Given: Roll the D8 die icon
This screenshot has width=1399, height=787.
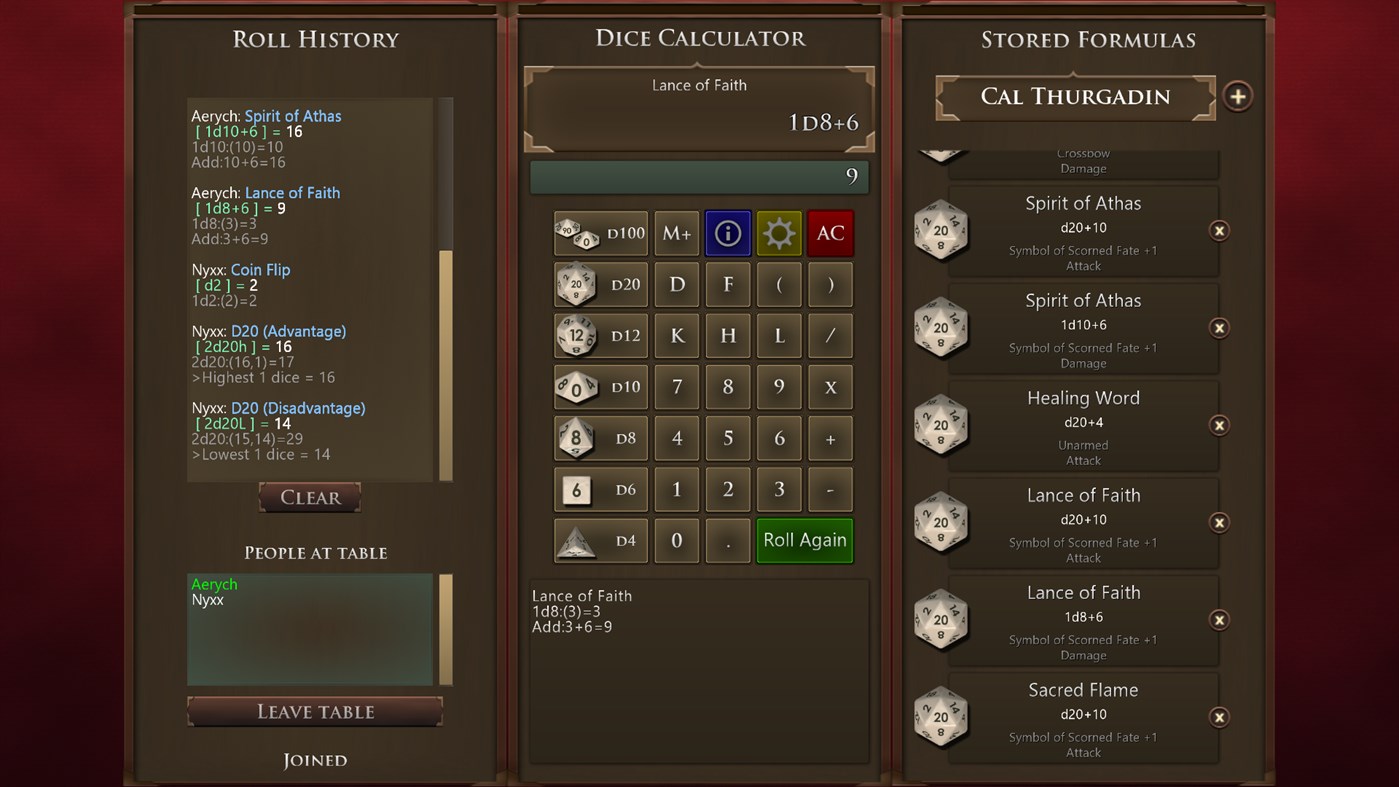Looking at the screenshot, I should [x=600, y=438].
